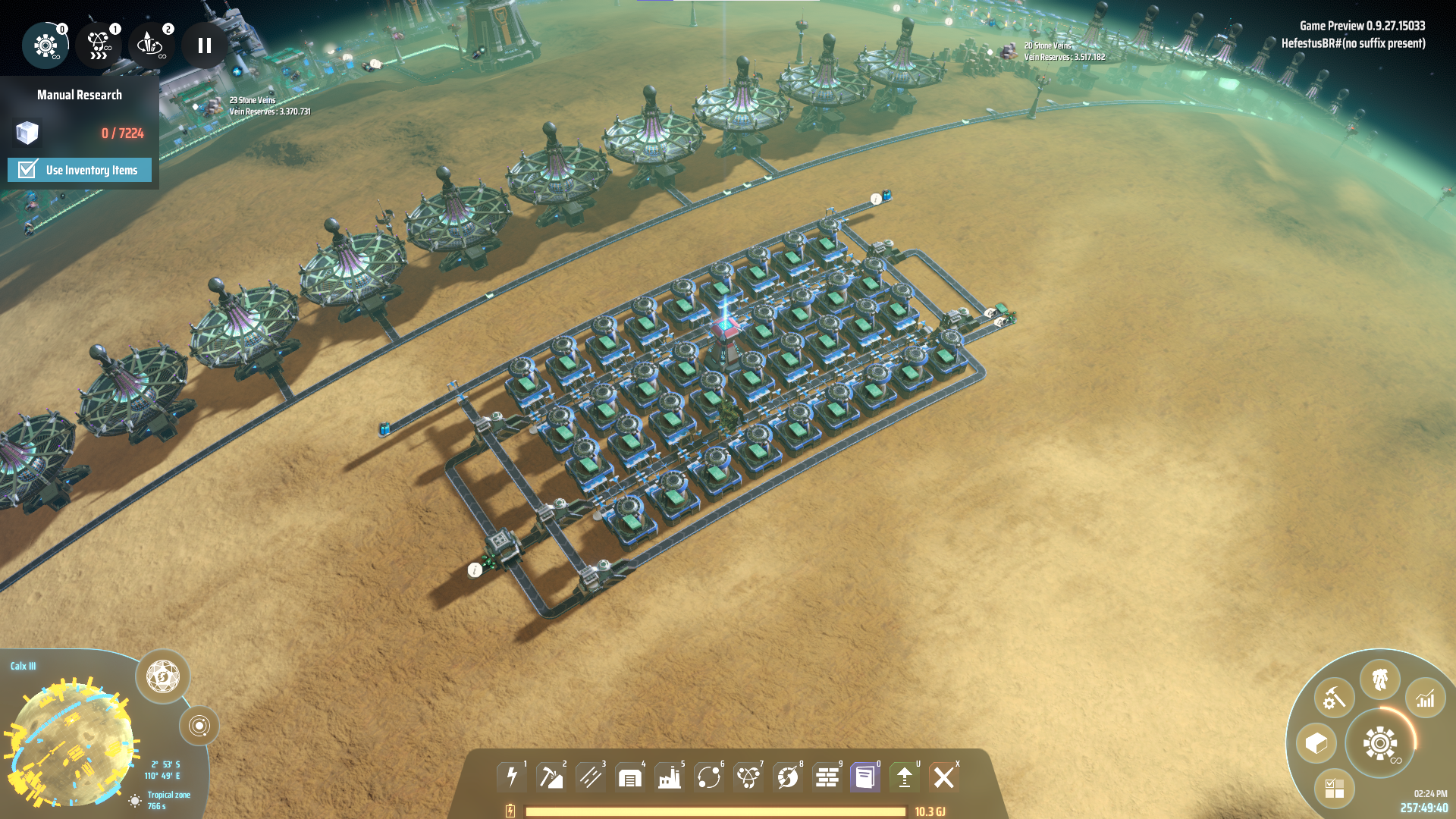Select the gear research queue slot 0

(45, 45)
